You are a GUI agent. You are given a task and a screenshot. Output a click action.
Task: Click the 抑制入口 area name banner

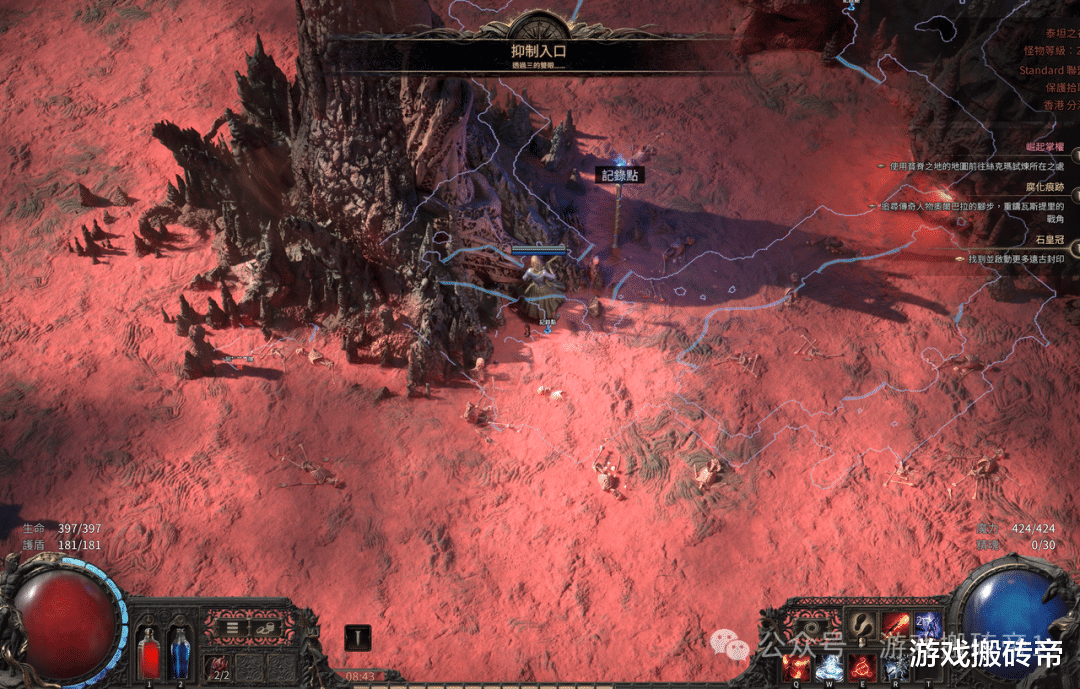(539, 50)
